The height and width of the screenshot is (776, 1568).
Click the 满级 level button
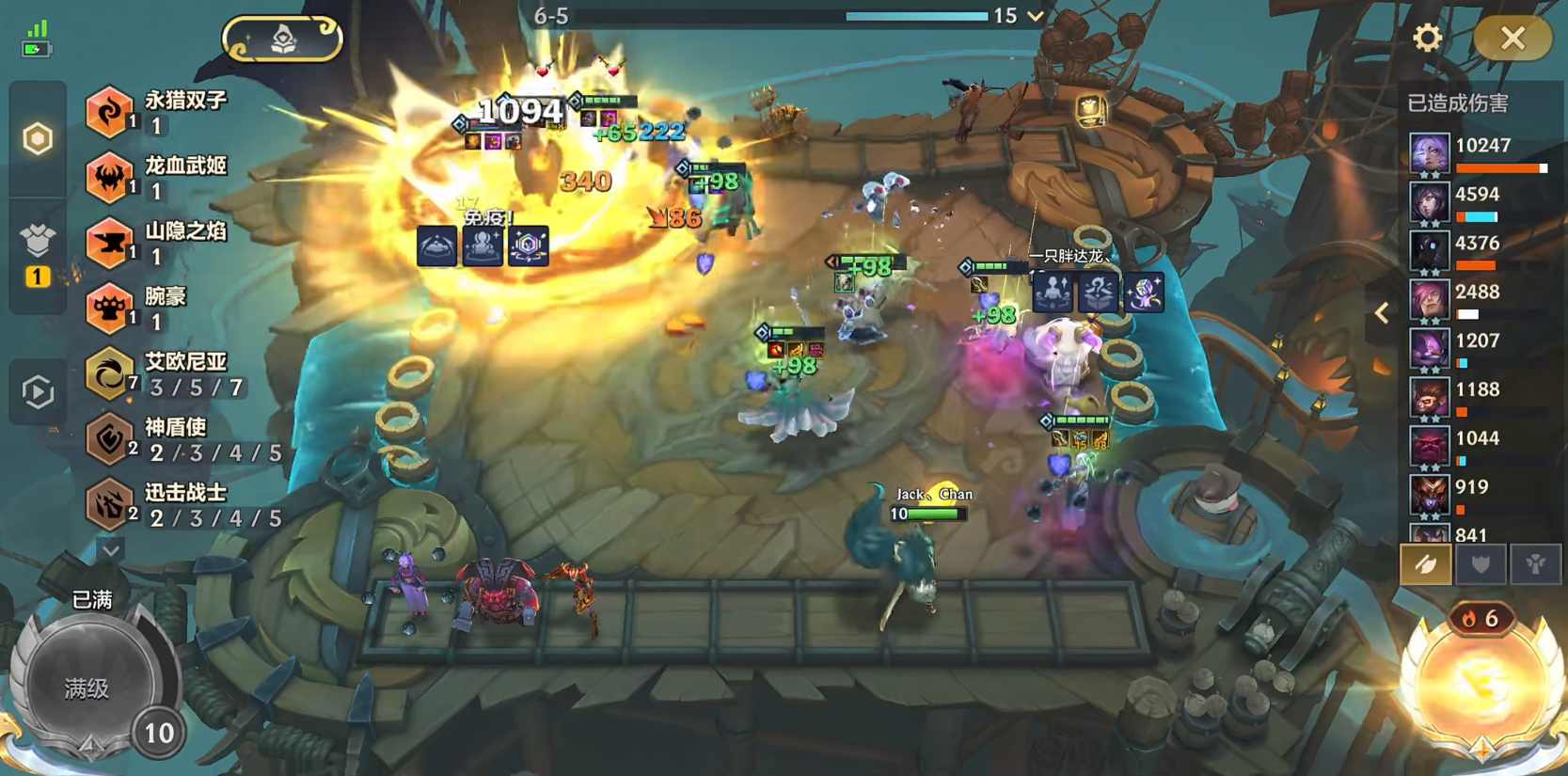pos(87,689)
